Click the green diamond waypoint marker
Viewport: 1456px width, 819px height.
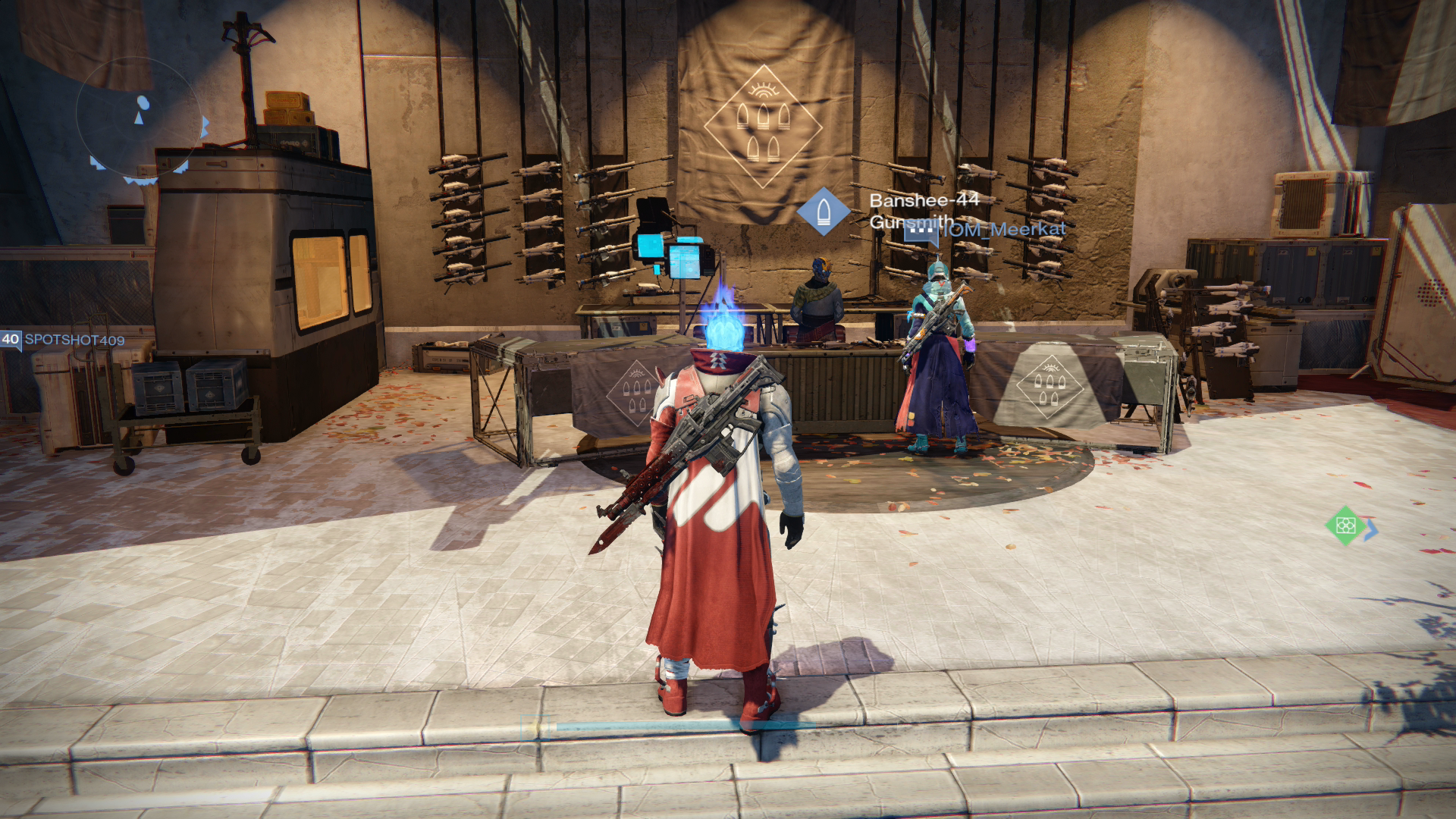(x=1345, y=525)
